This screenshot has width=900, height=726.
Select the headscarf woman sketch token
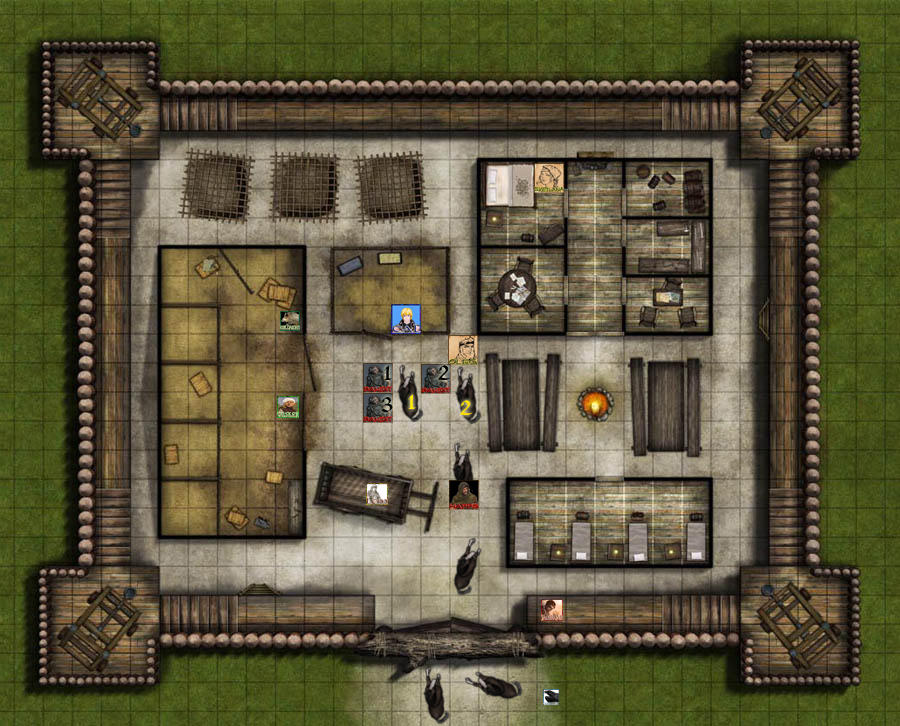point(548,177)
